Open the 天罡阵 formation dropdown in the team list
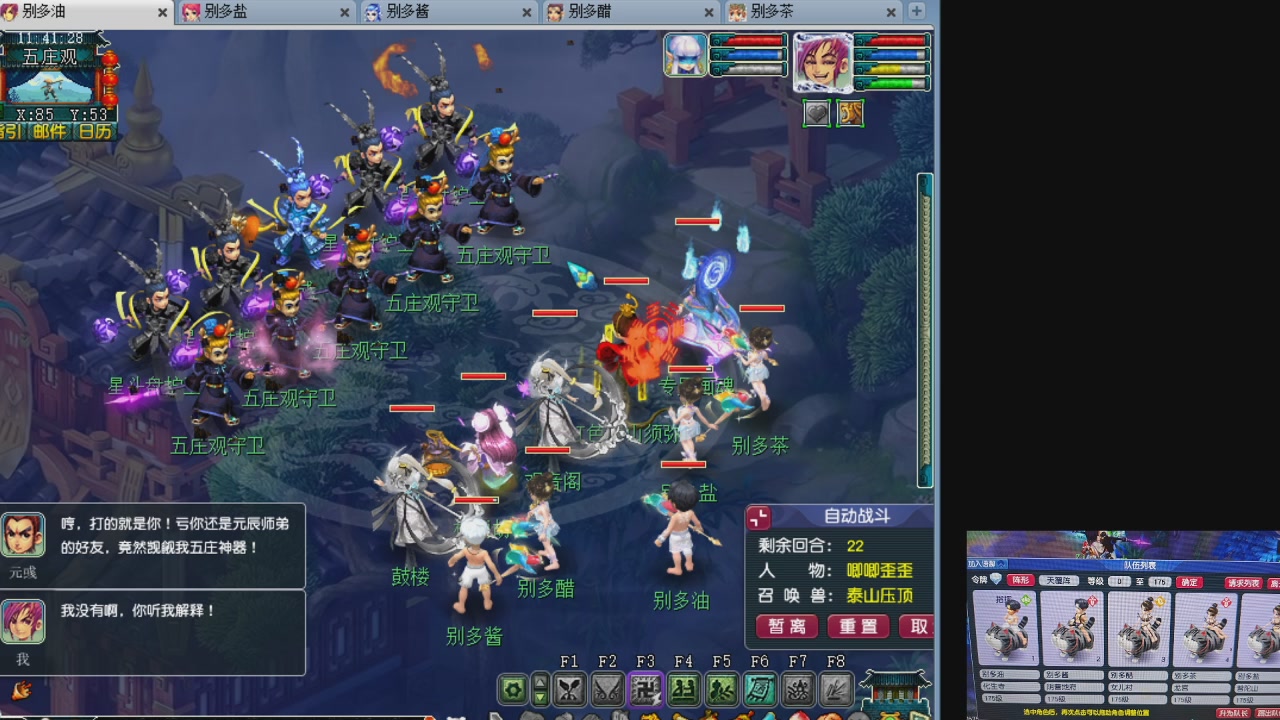Screen dimensions: 1280x720 [1059, 581]
